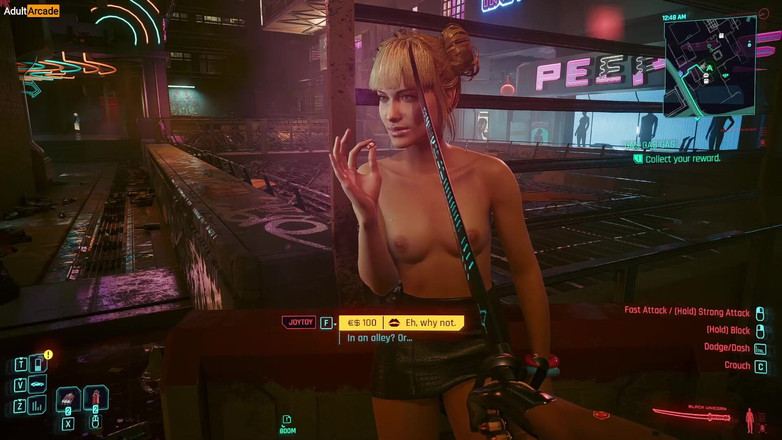Open the radio equalizer bars icon
This screenshot has height=440, width=782.
coord(37,405)
